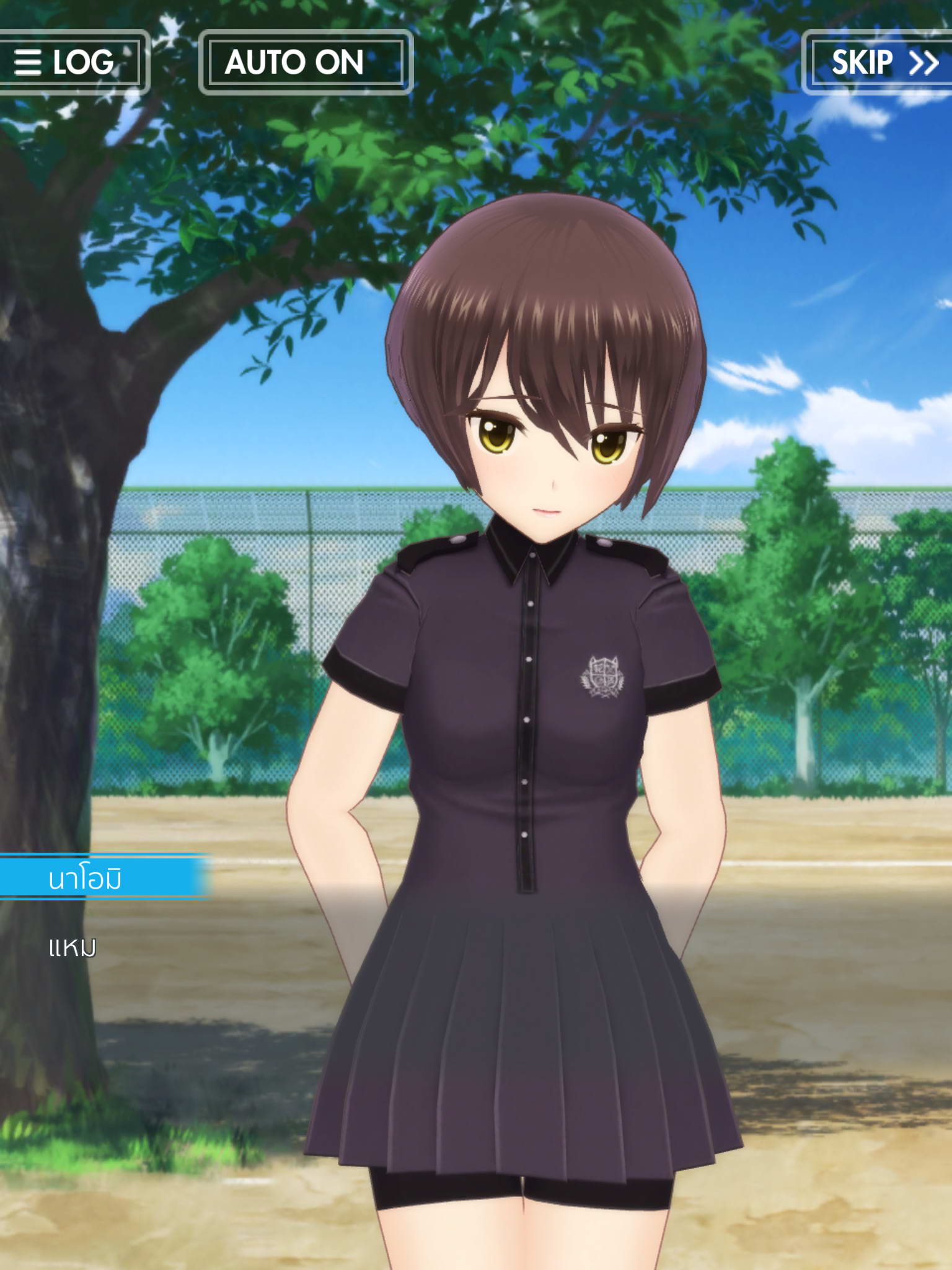Skip the scene with SKIP
Viewport: 952px width, 1270px height.
(x=881, y=62)
